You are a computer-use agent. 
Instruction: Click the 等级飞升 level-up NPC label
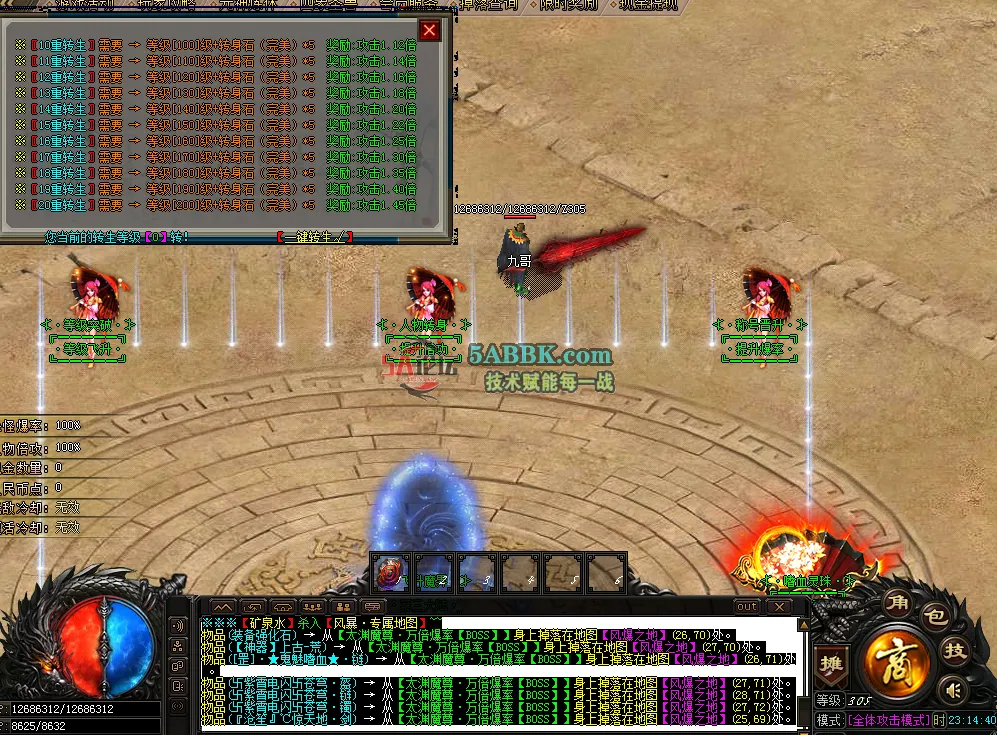point(87,349)
